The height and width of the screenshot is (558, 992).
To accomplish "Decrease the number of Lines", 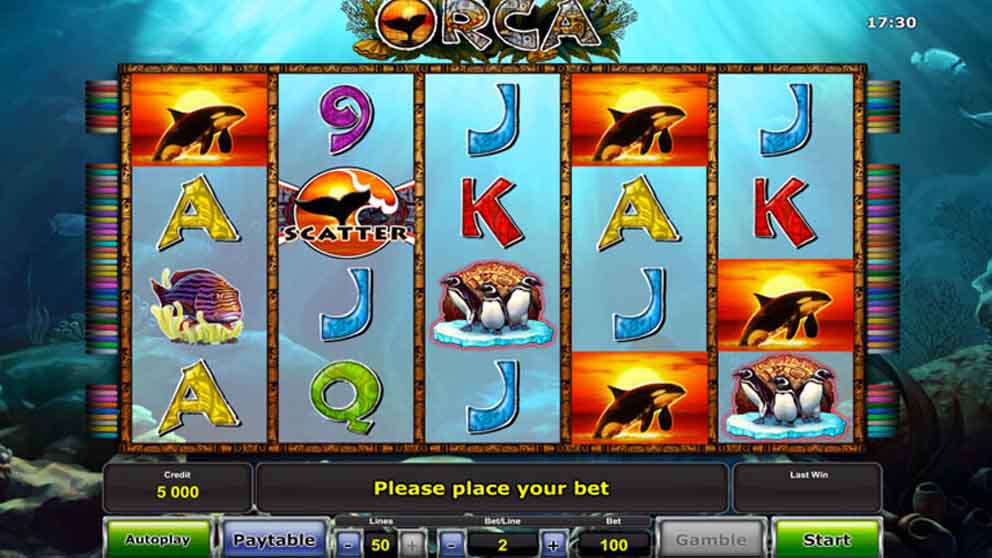I will point(346,545).
